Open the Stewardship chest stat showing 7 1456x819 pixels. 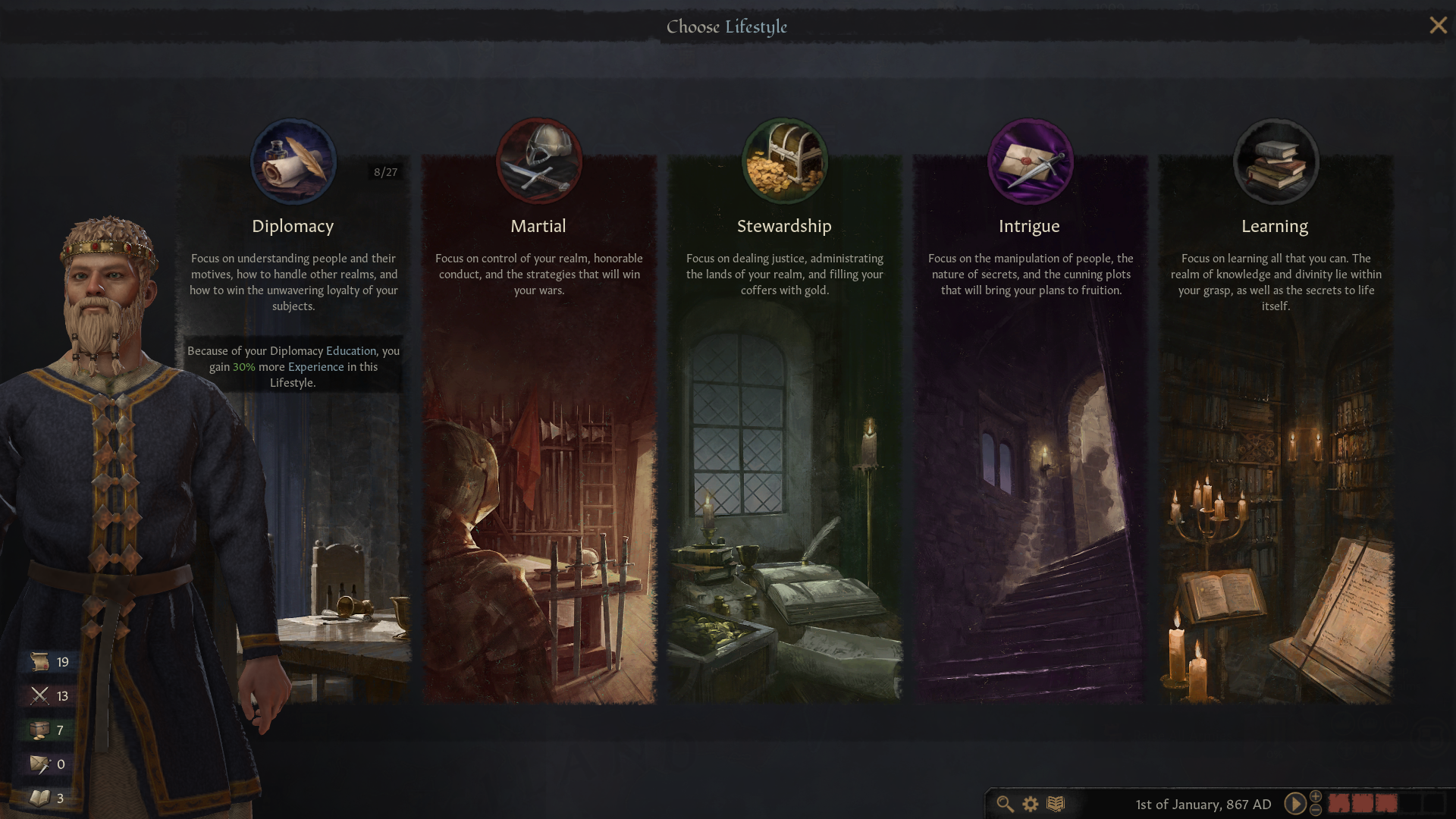pyautogui.click(x=39, y=730)
